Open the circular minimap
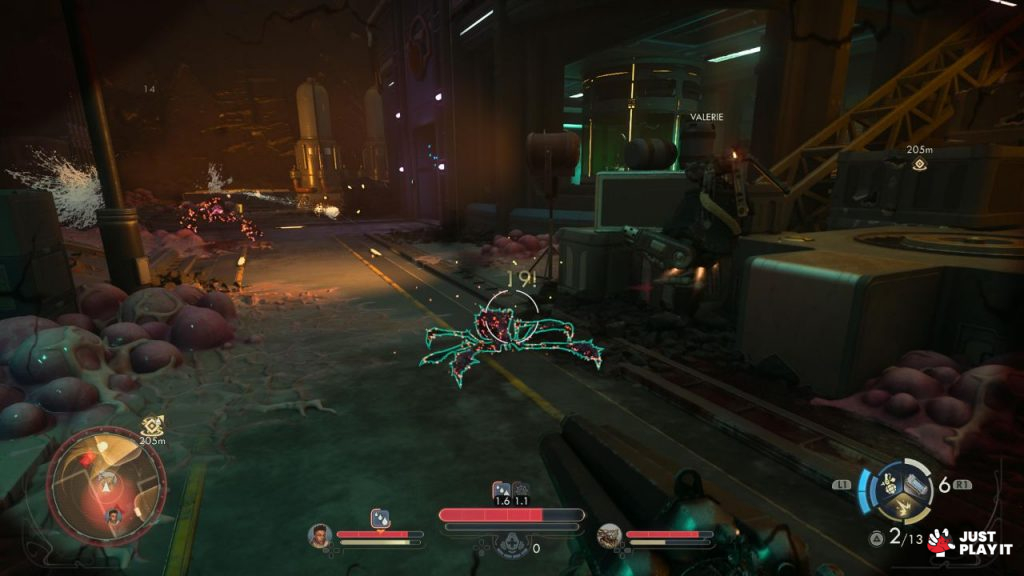The image size is (1024, 576). tap(106, 484)
